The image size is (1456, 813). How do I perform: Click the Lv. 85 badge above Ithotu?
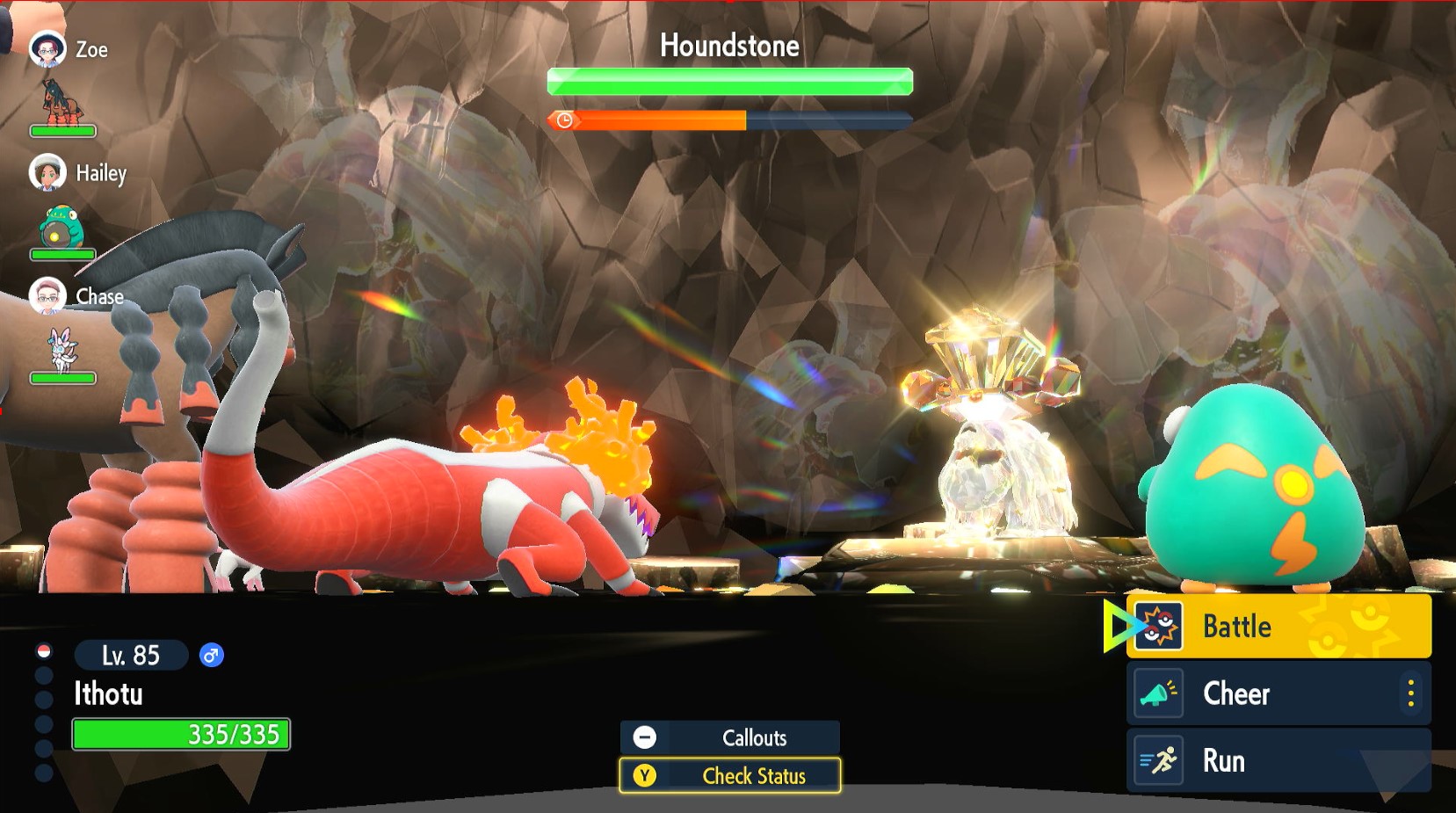[130, 656]
